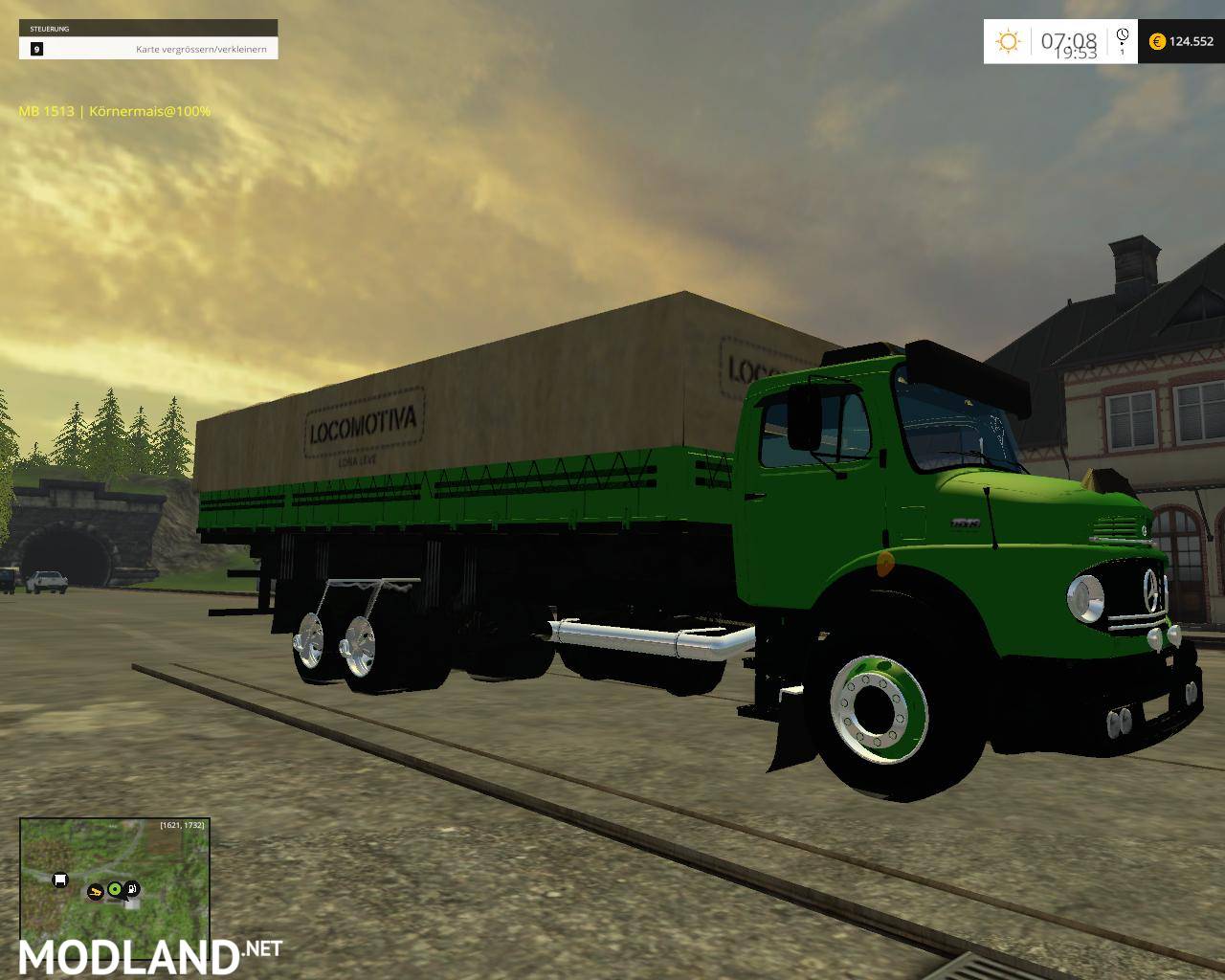This screenshot has width=1225, height=980.
Task: Click the yellow euro coin icon
Action: (1157, 41)
